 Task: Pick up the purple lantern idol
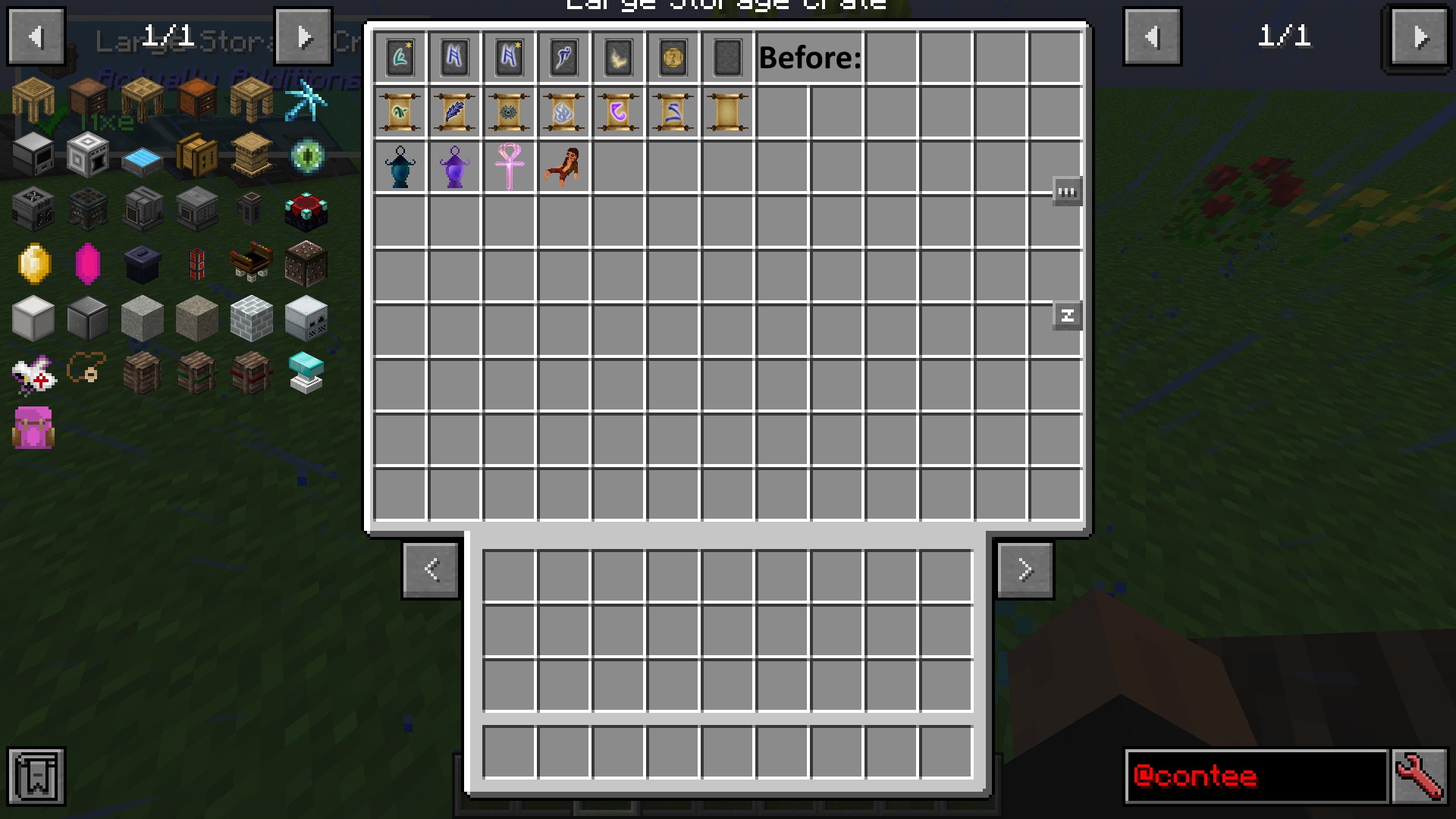(x=454, y=167)
